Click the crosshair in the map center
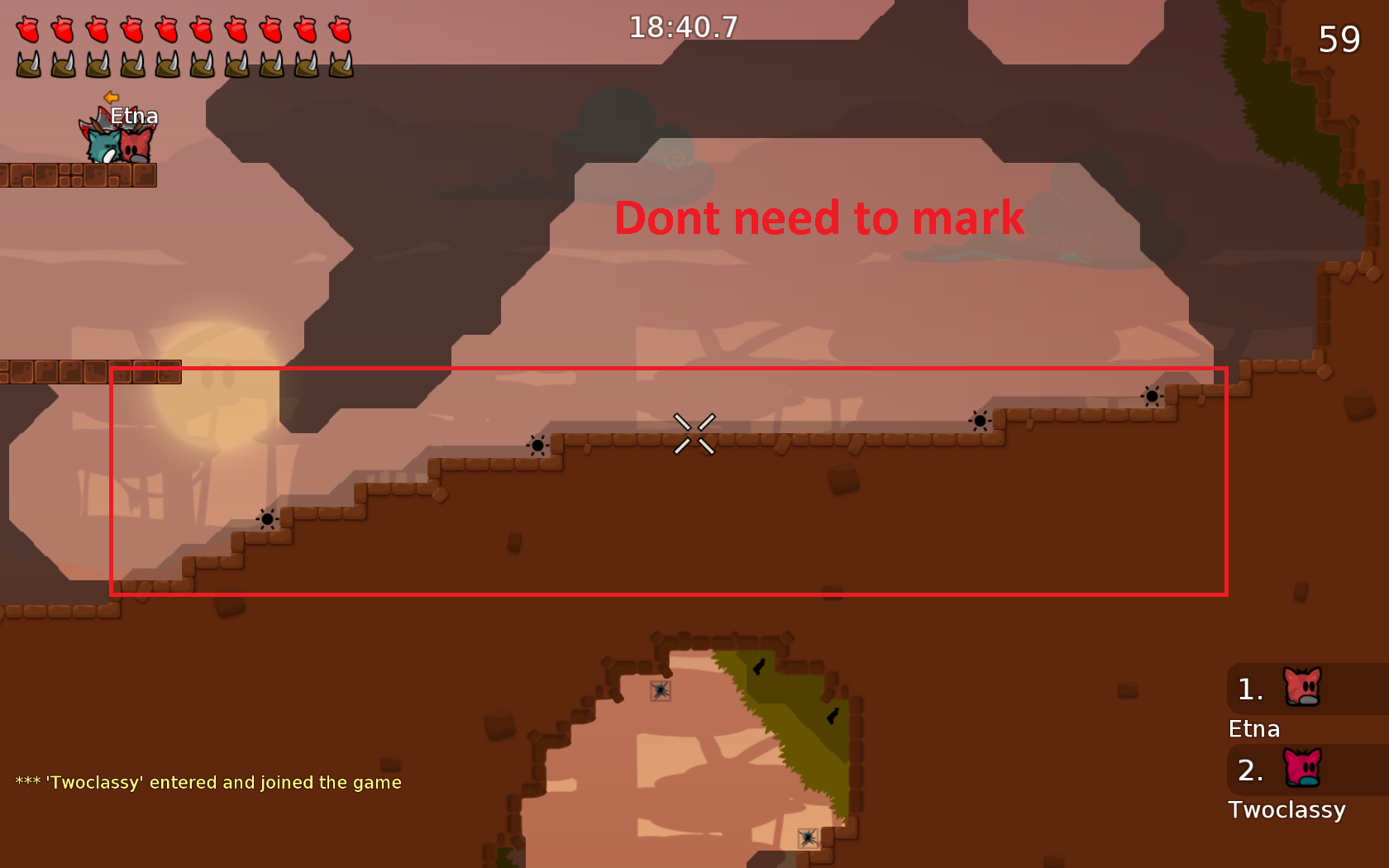1389x868 pixels. pyautogui.click(x=695, y=432)
